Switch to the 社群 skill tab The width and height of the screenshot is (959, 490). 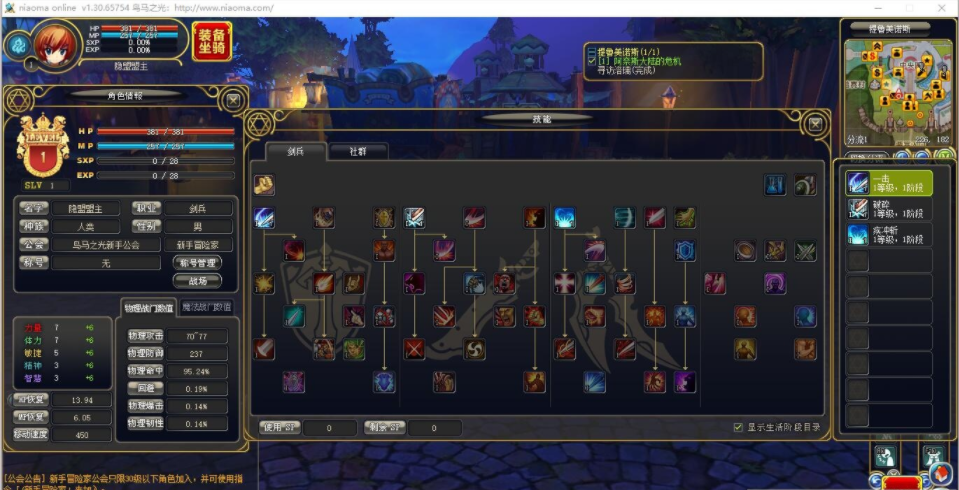click(357, 152)
